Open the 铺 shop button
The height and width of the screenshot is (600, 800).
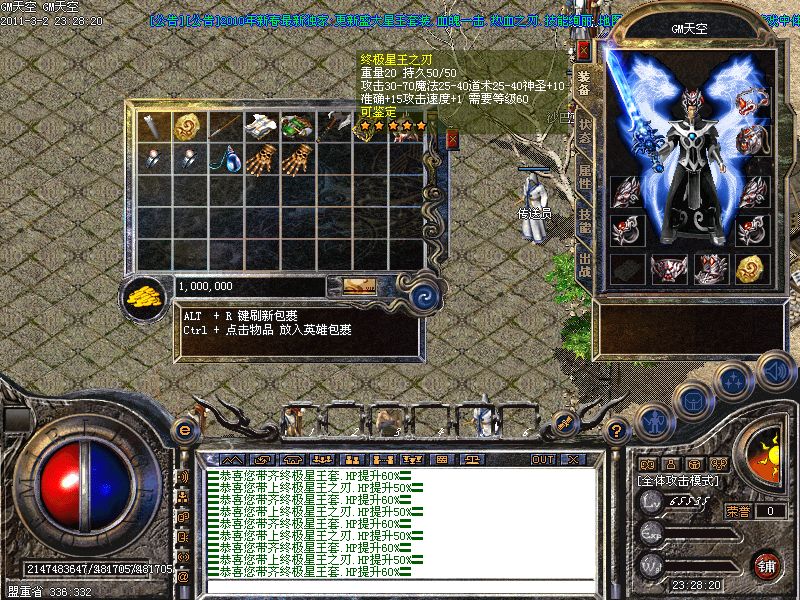[x=767, y=564]
